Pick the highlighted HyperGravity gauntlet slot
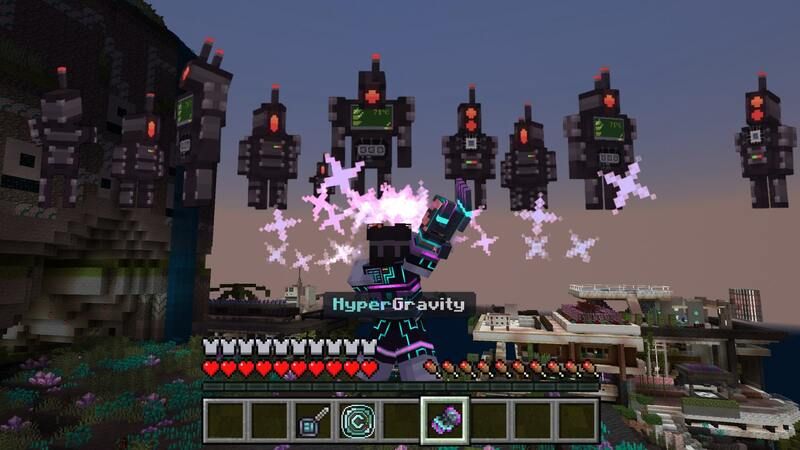The image size is (800, 450). coord(444,420)
